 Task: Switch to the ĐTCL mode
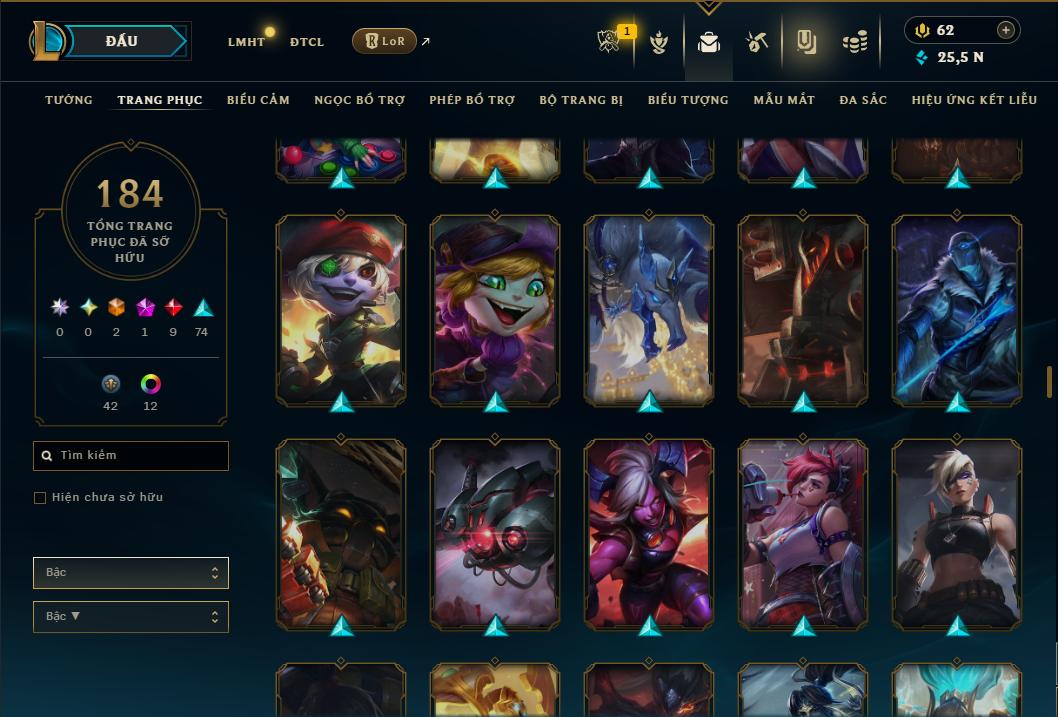307,42
